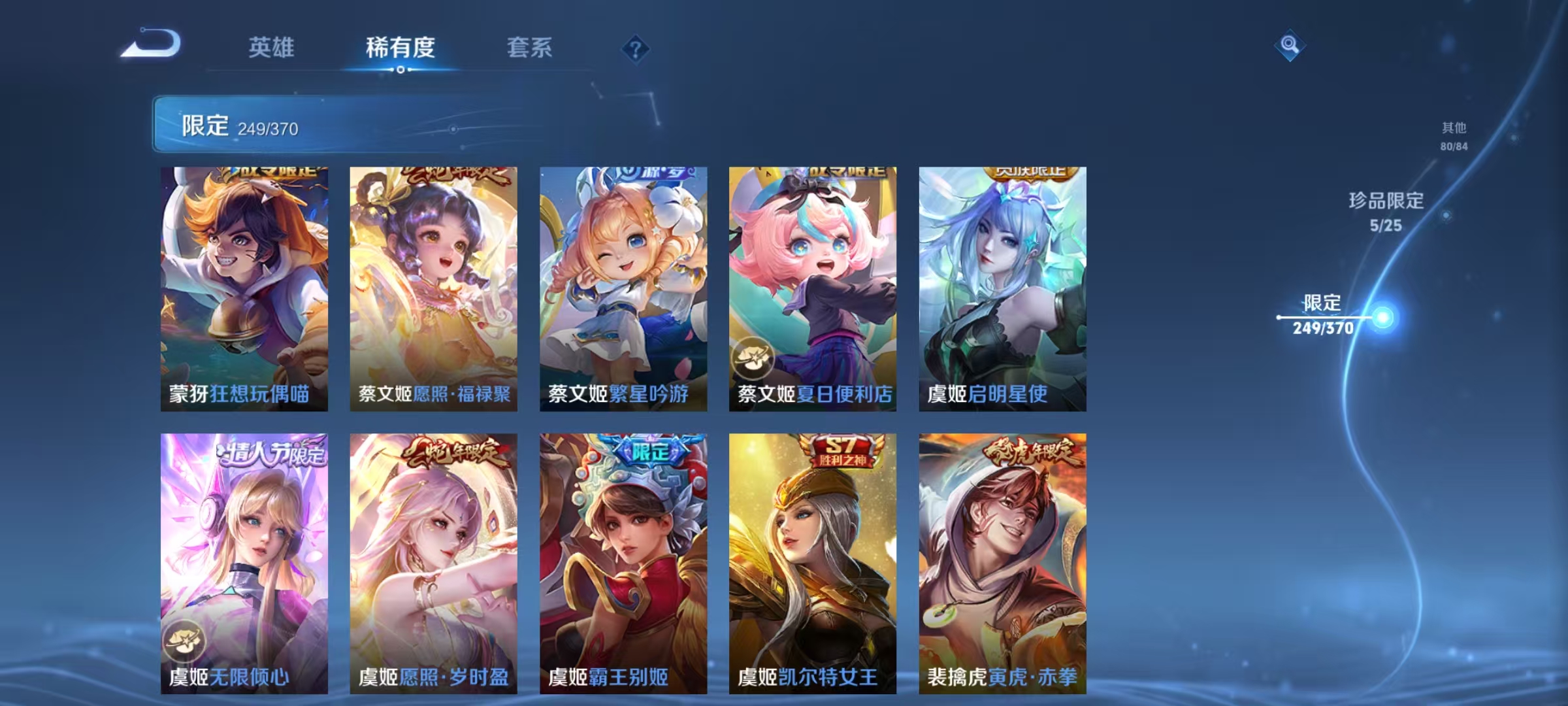Image resolution: width=1568 pixels, height=706 pixels.
Task: Switch to the 英雄 tab
Action: coord(272,47)
